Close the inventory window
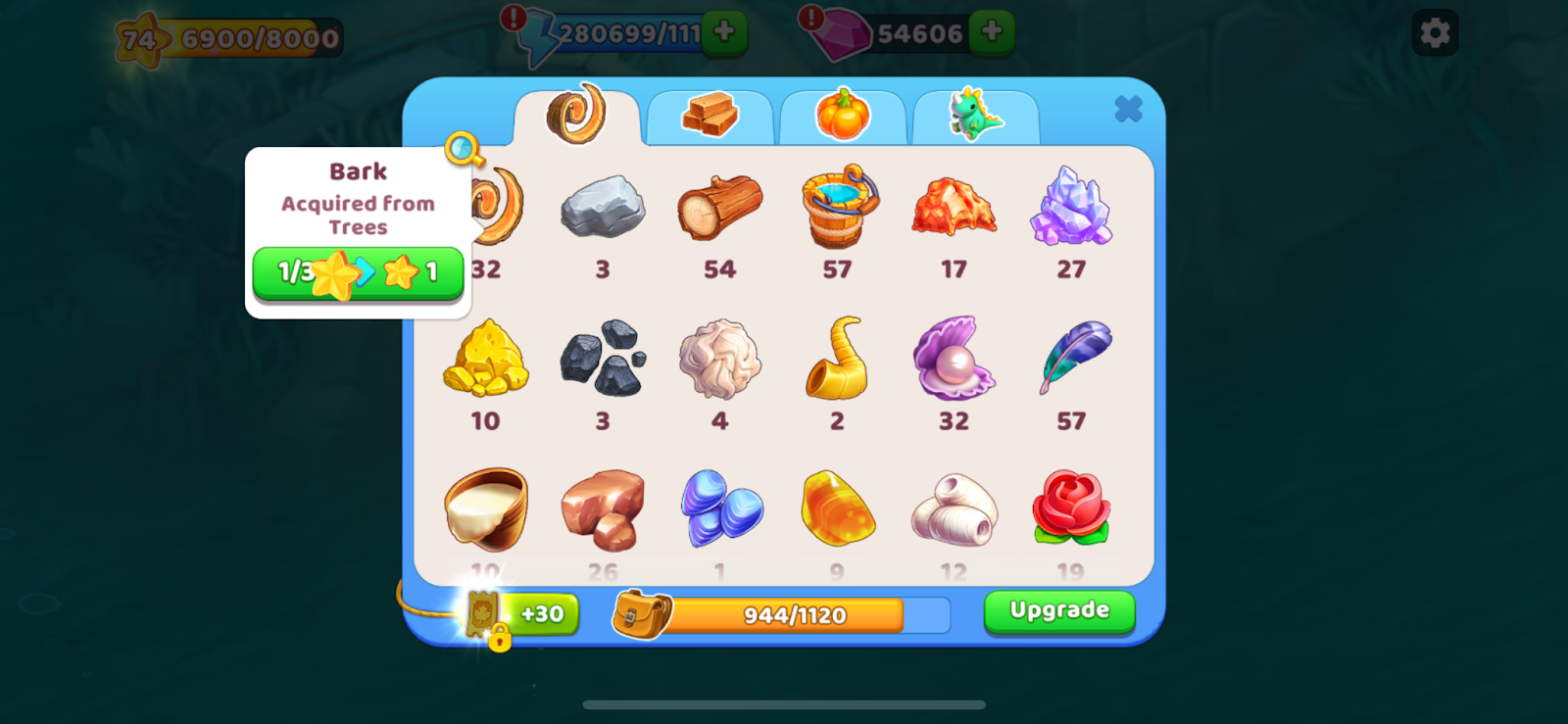Viewport: 1568px width, 724px height. coord(1128,109)
